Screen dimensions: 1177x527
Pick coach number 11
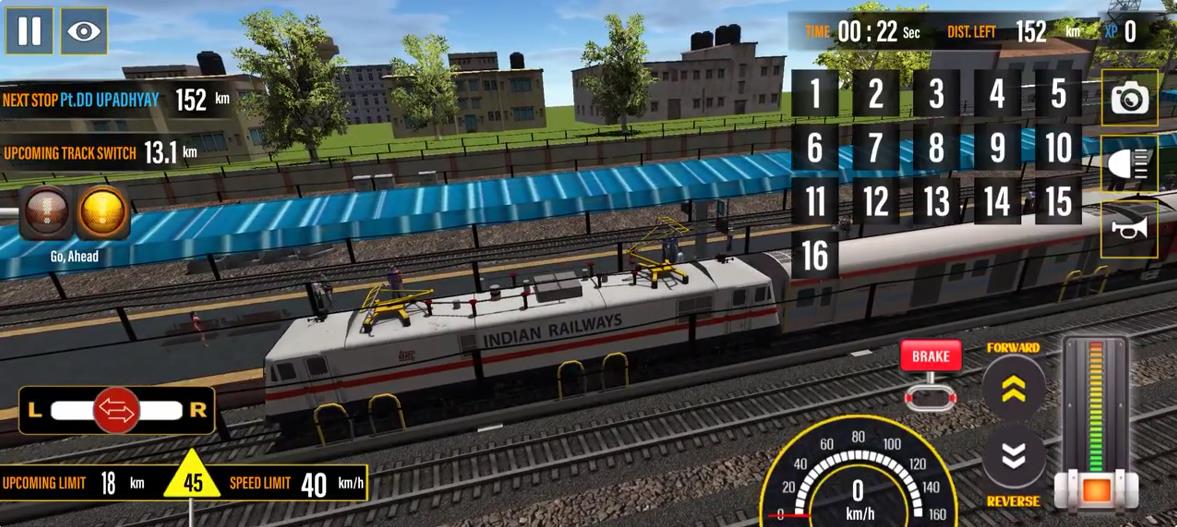click(815, 203)
